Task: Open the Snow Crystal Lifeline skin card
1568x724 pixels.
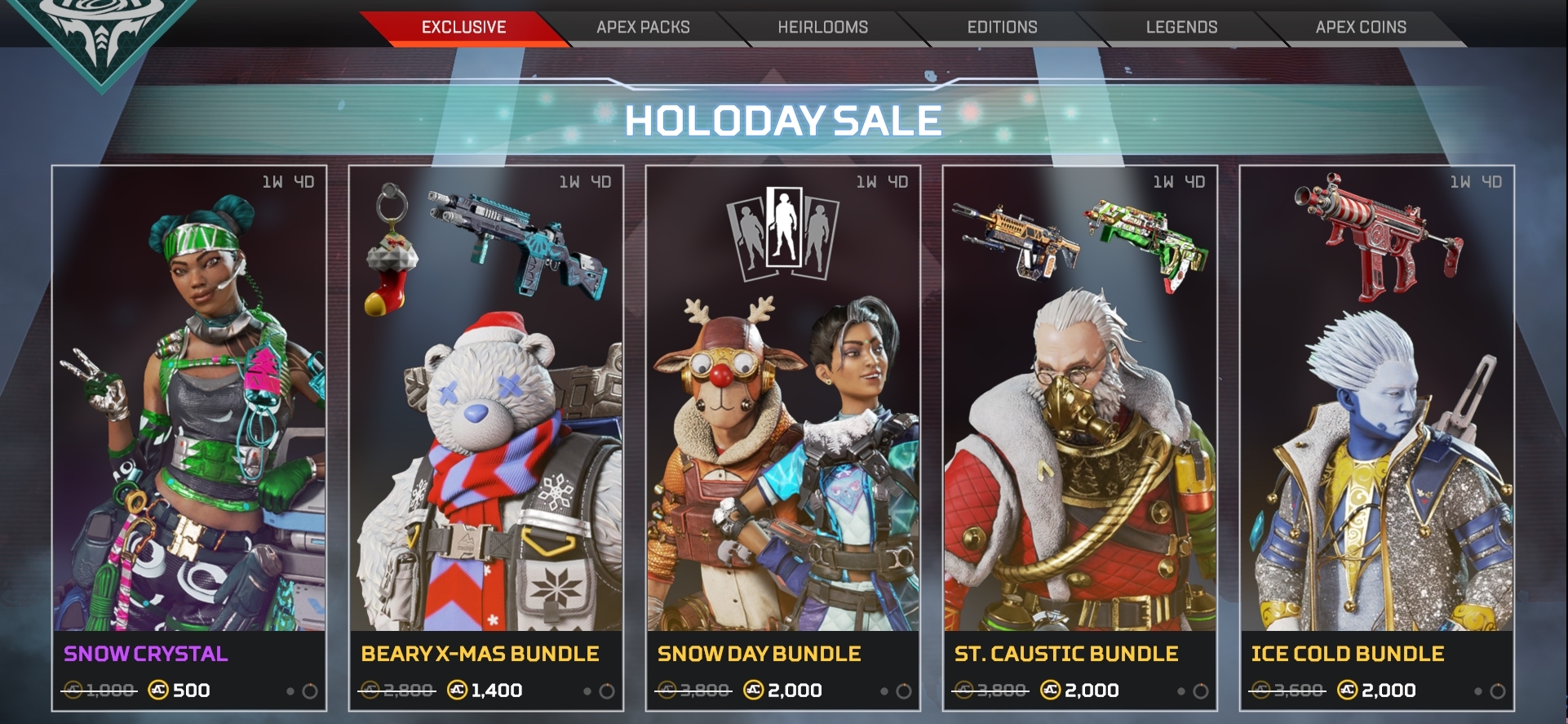Action: (x=188, y=408)
